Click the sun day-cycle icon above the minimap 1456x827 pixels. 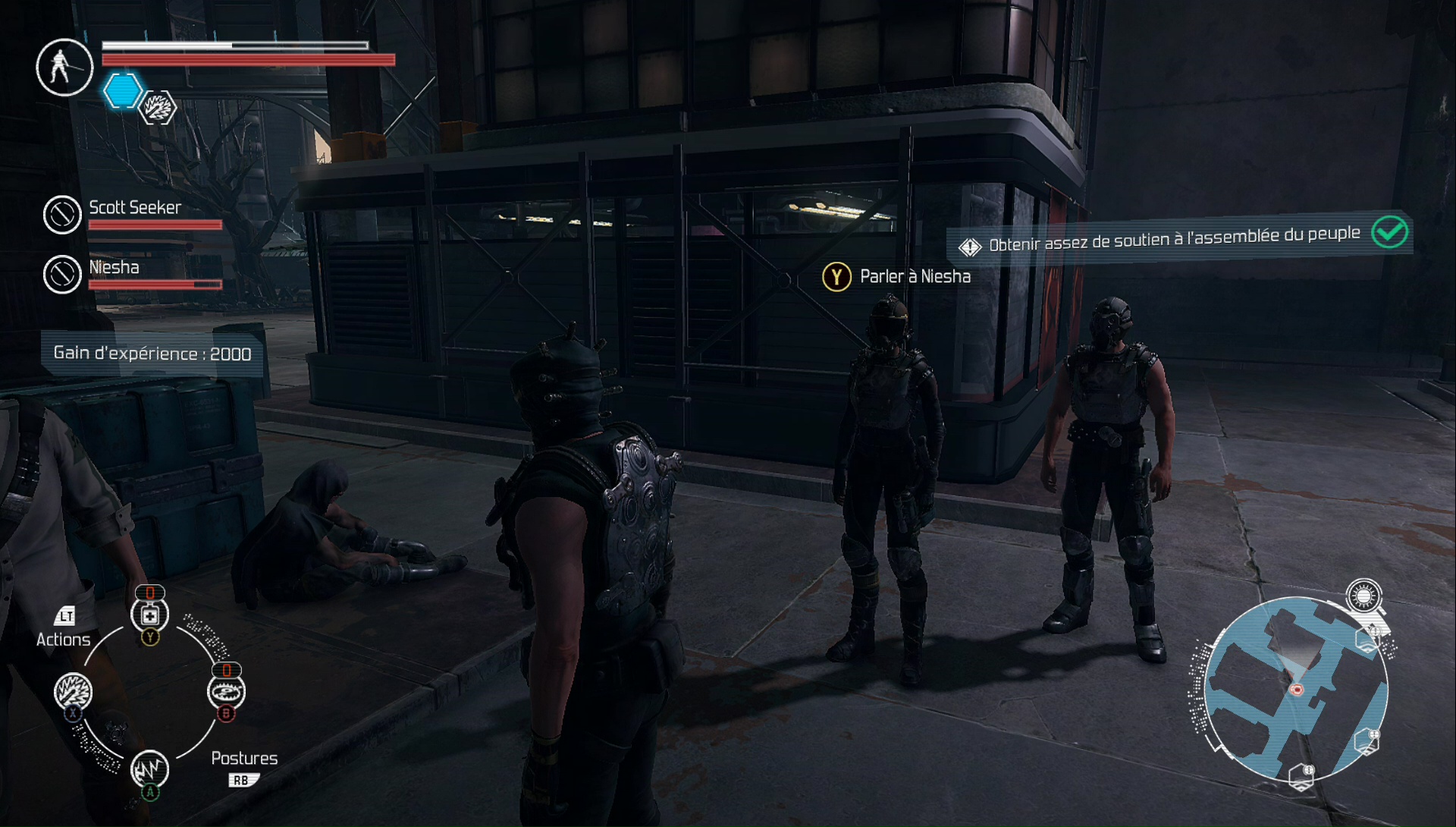tap(1363, 596)
